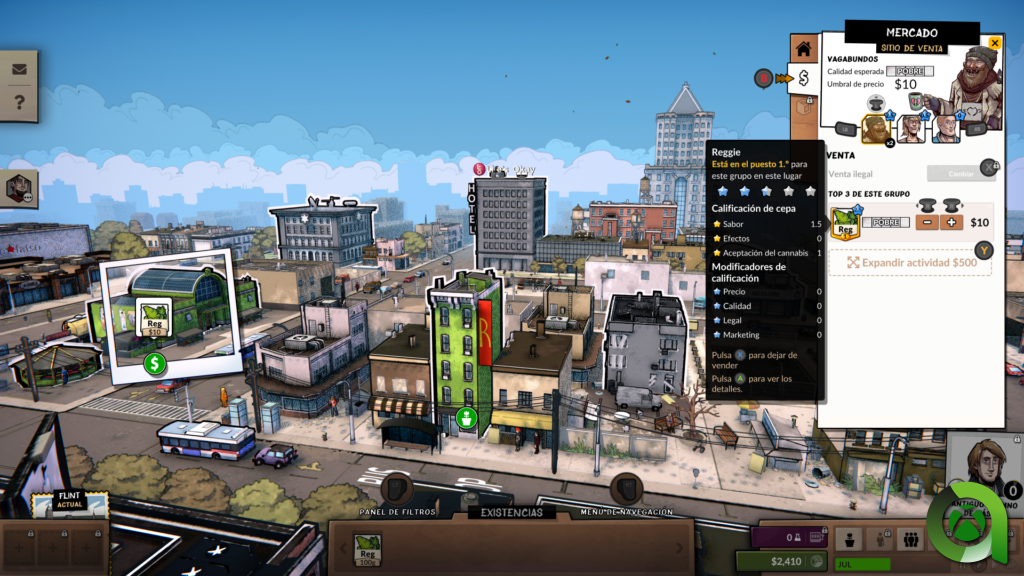Select the Reg 100g stock item
The height and width of the screenshot is (576, 1024).
point(367,548)
